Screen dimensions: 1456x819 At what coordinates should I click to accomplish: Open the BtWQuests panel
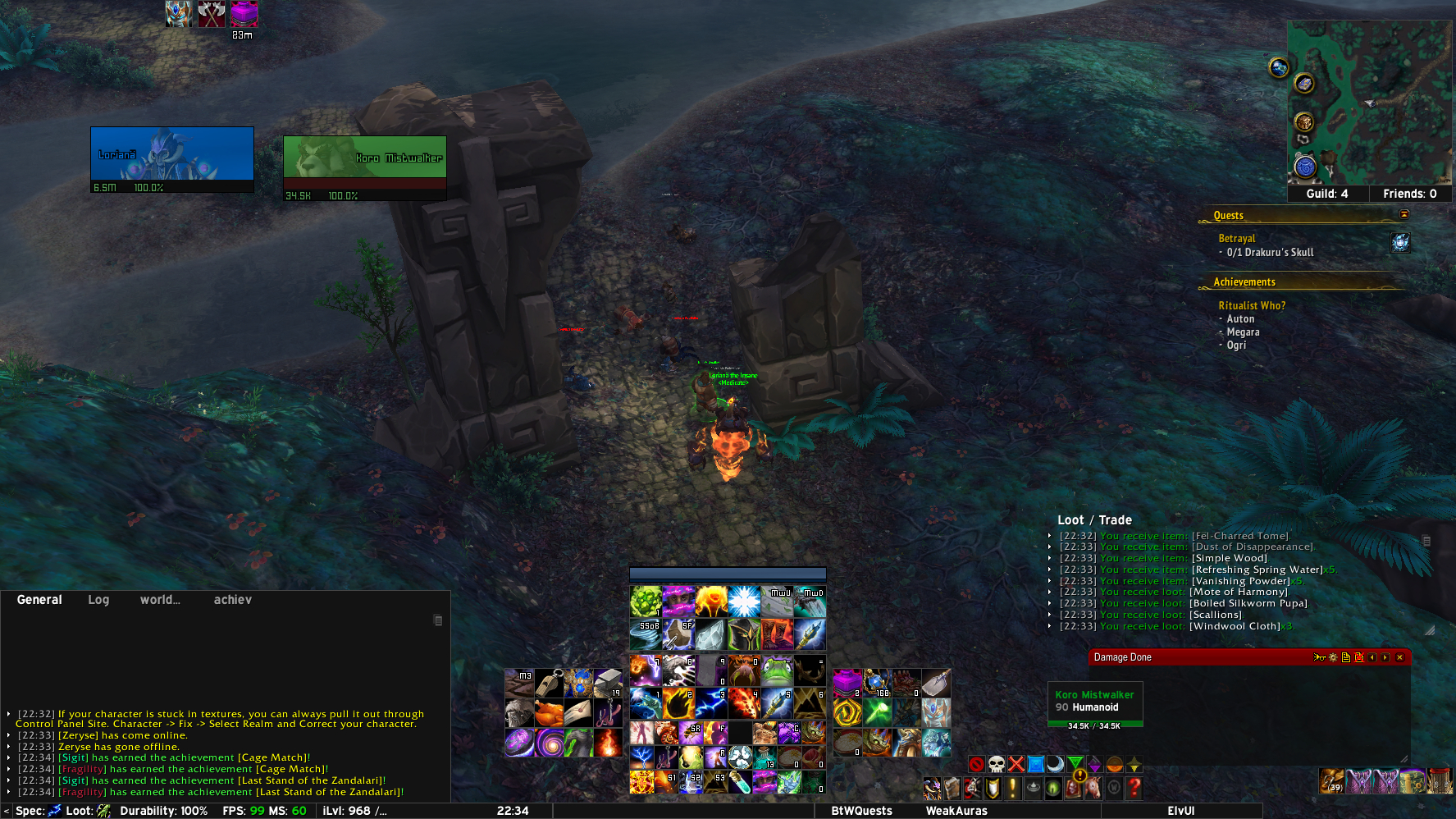click(x=861, y=811)
